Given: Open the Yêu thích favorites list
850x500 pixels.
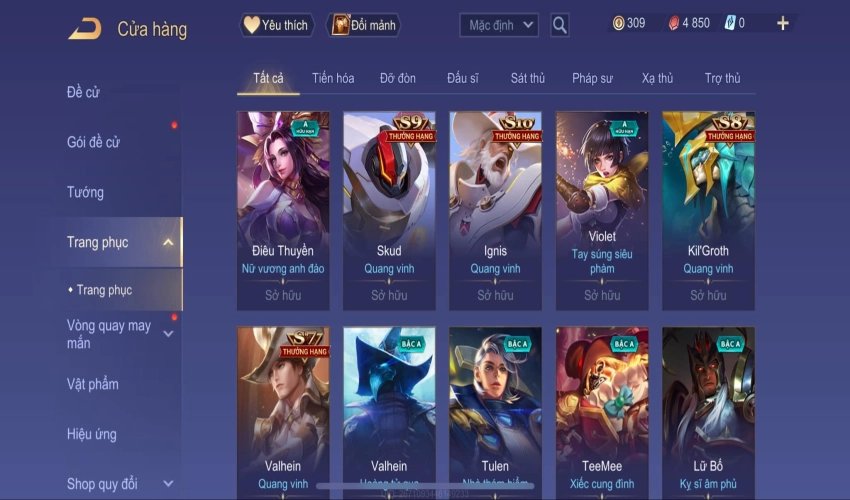Looking at the screenshot, I should [277, 24].
